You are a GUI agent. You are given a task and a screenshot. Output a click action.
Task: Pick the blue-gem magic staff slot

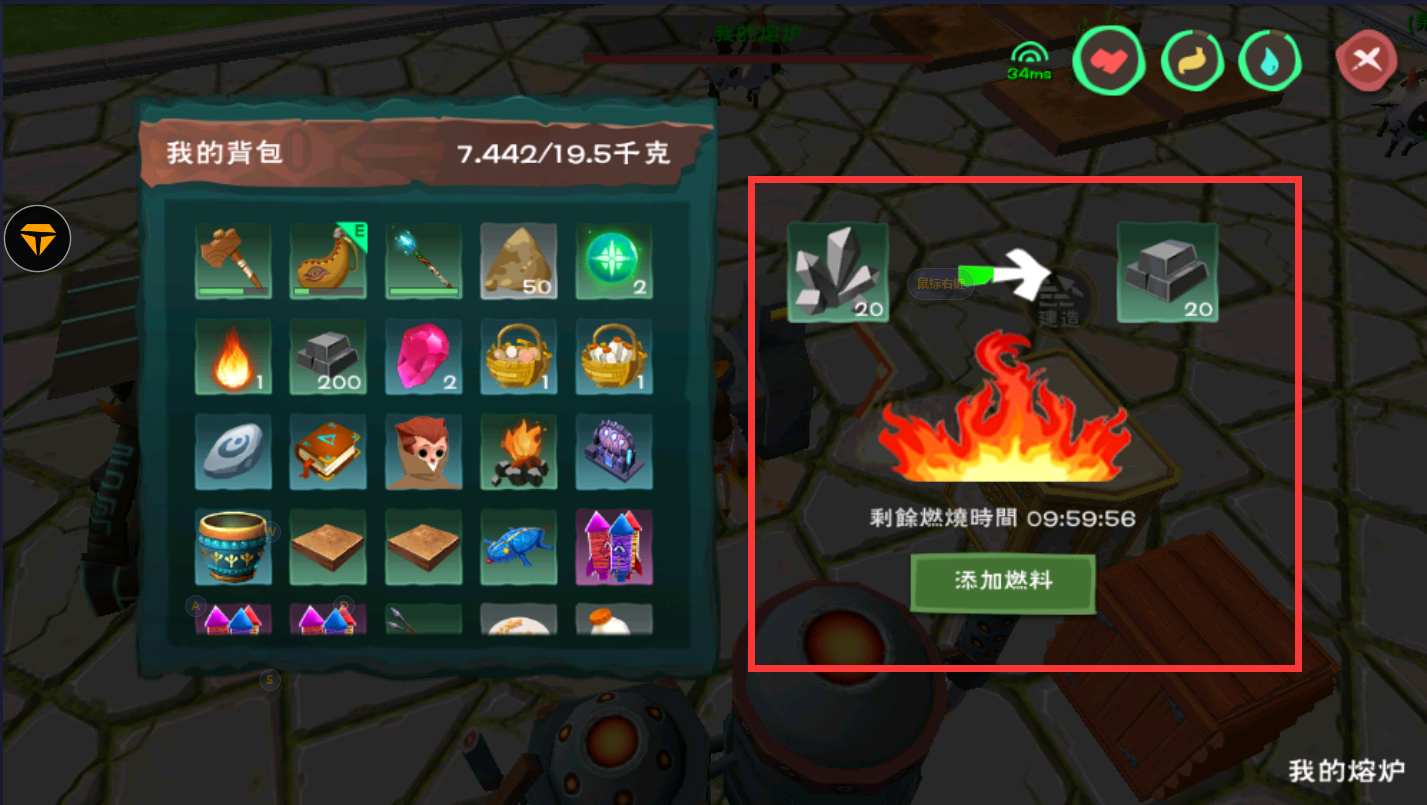[424, 261]
